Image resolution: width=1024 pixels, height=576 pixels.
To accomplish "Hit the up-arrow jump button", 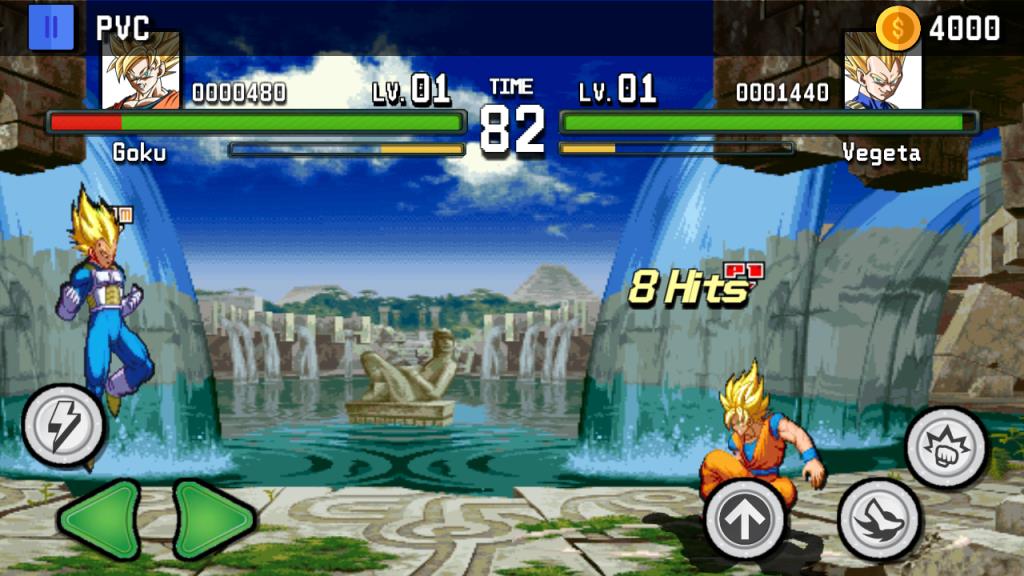I will click(x=746, y=520).
